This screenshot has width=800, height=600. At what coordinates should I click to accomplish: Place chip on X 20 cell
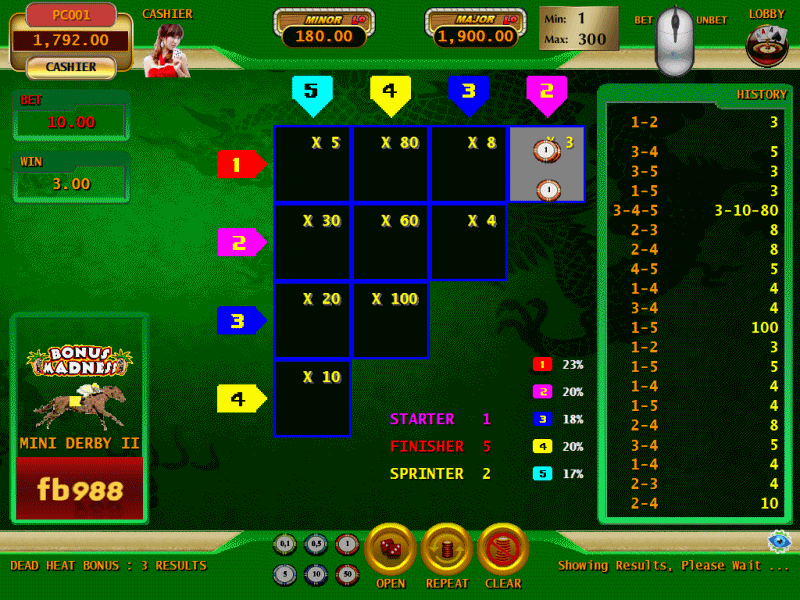[312, 320]
